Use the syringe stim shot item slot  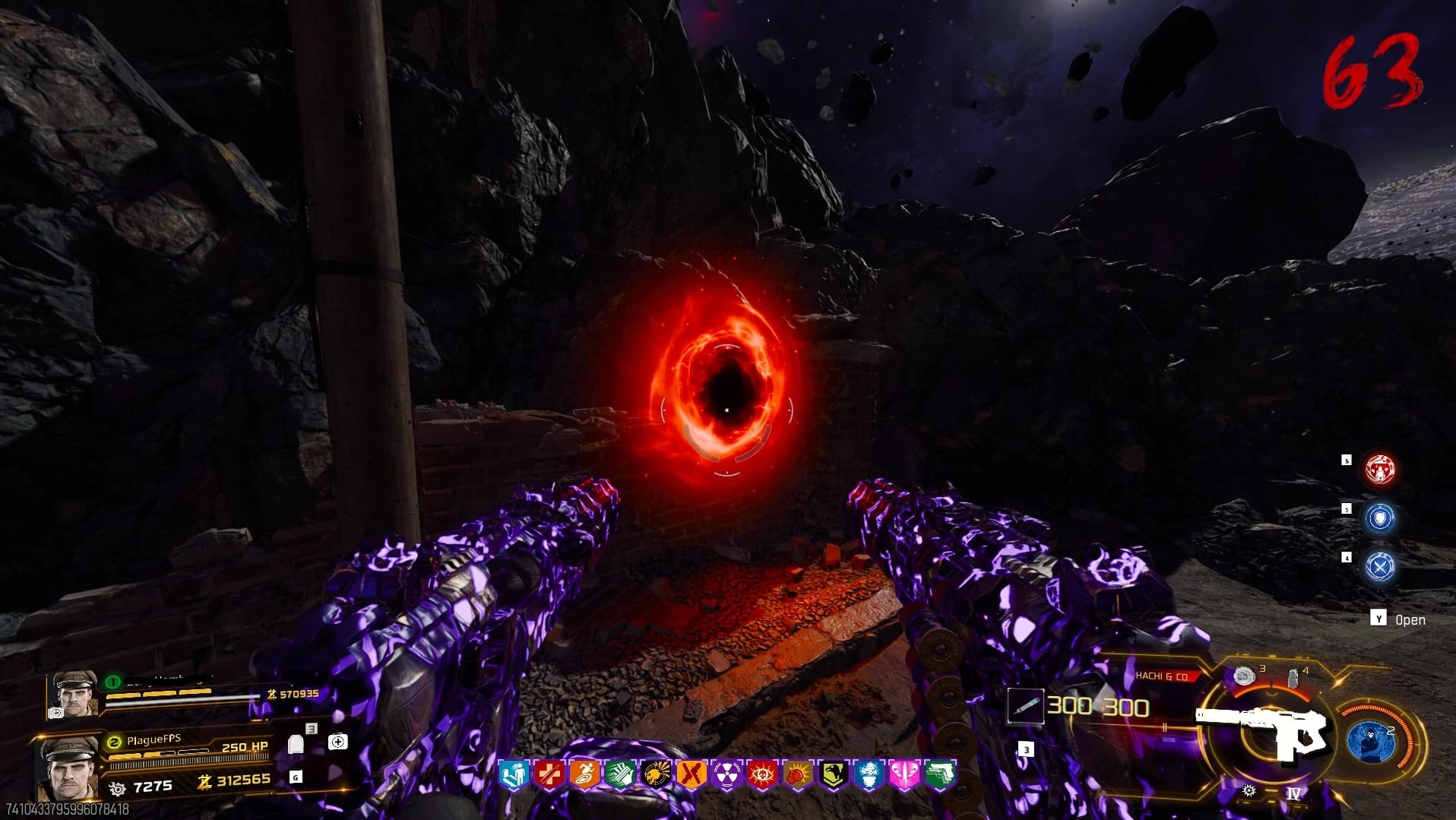click(1024, 706)
